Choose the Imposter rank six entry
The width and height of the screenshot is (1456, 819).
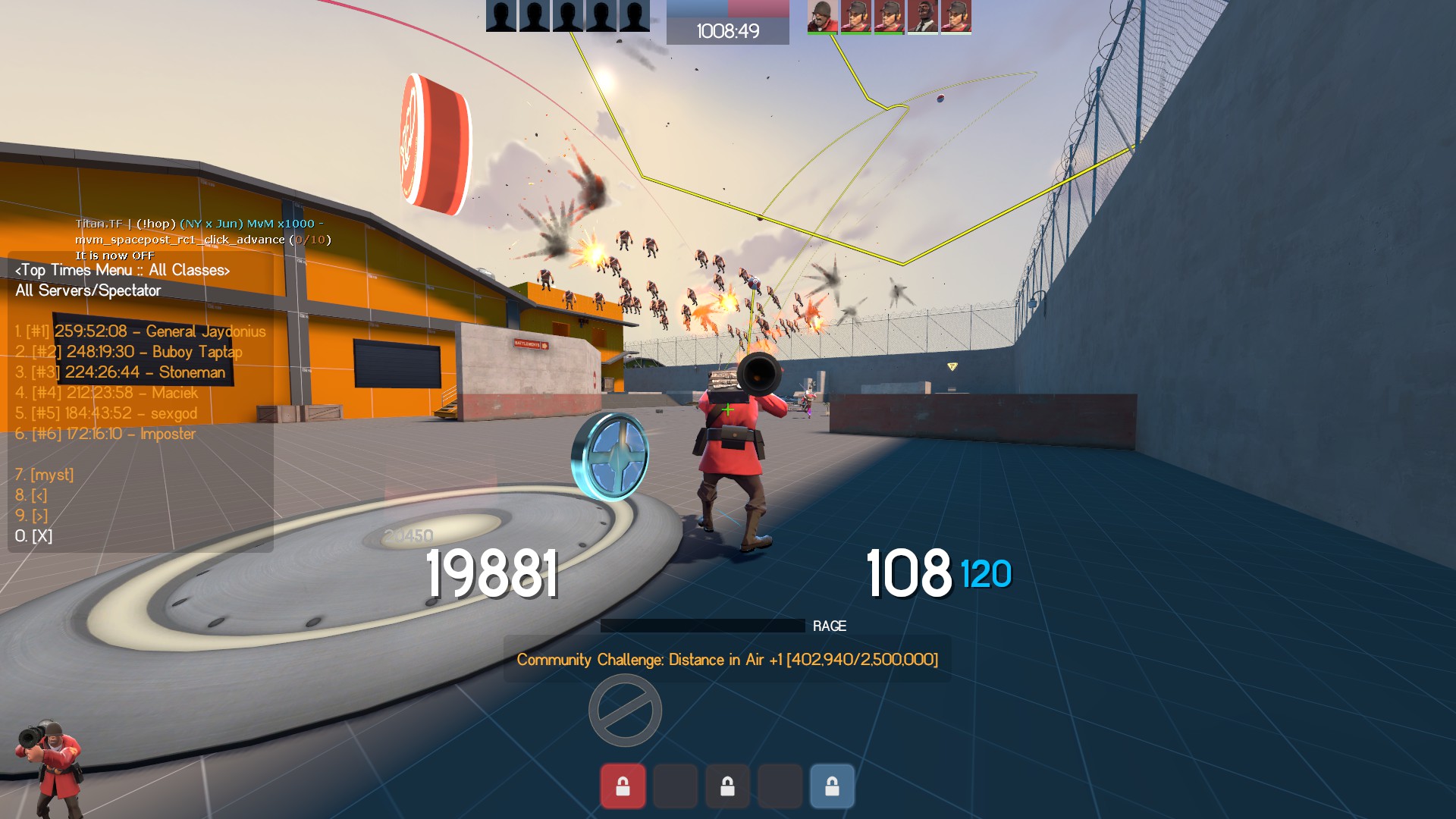click(105, 434)
